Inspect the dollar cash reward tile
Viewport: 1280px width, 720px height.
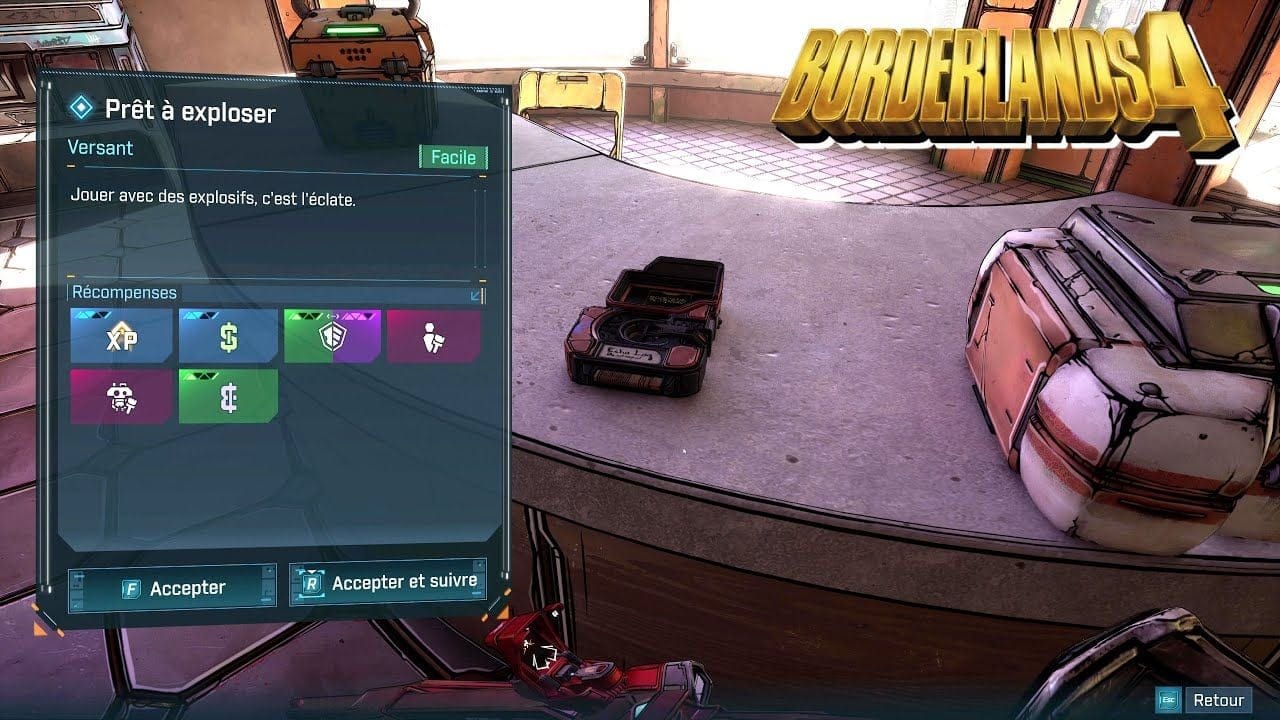228,337
